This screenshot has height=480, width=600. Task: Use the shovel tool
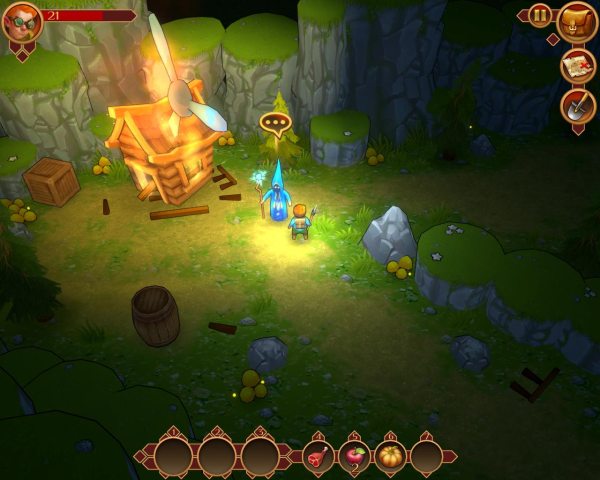(578, 105)
